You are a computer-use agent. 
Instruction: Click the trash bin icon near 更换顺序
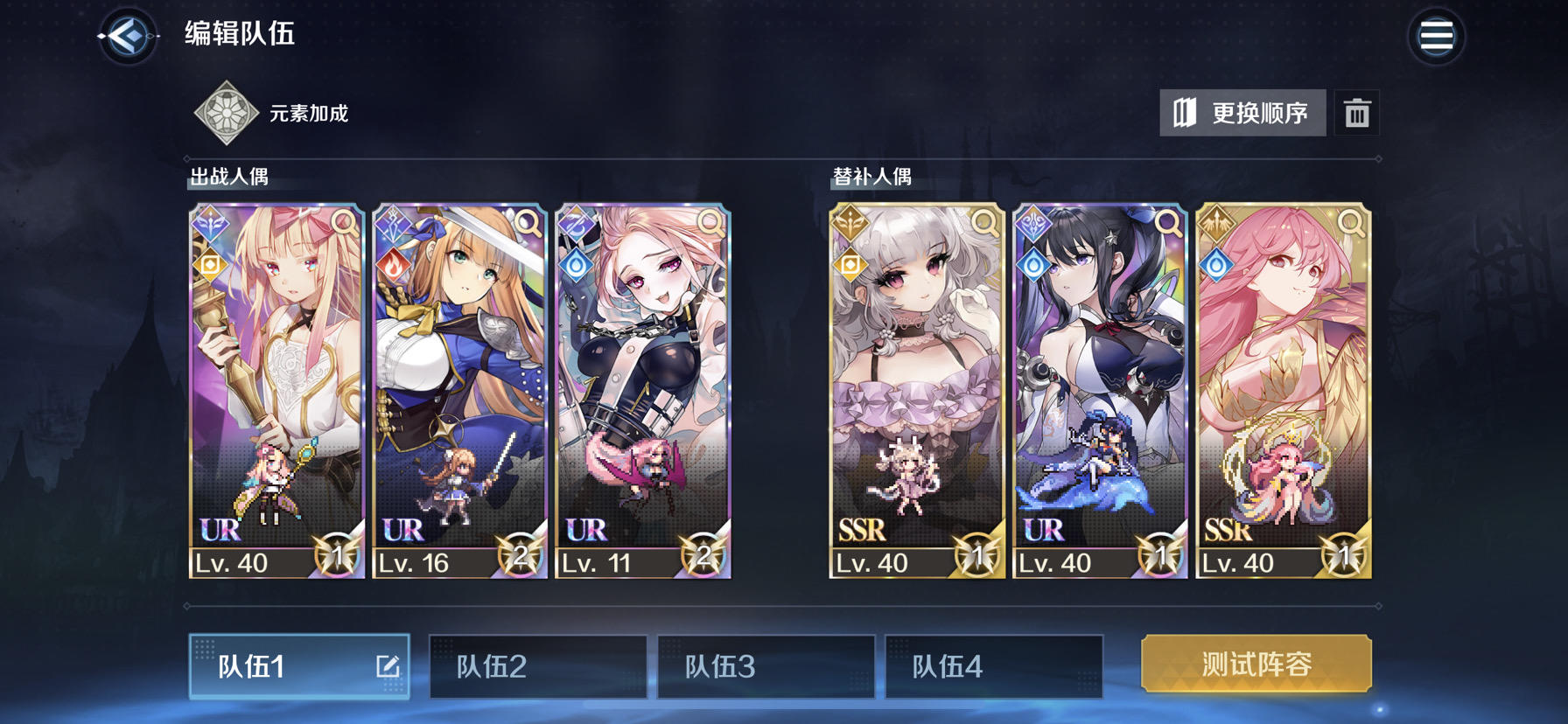[1357, 112]
